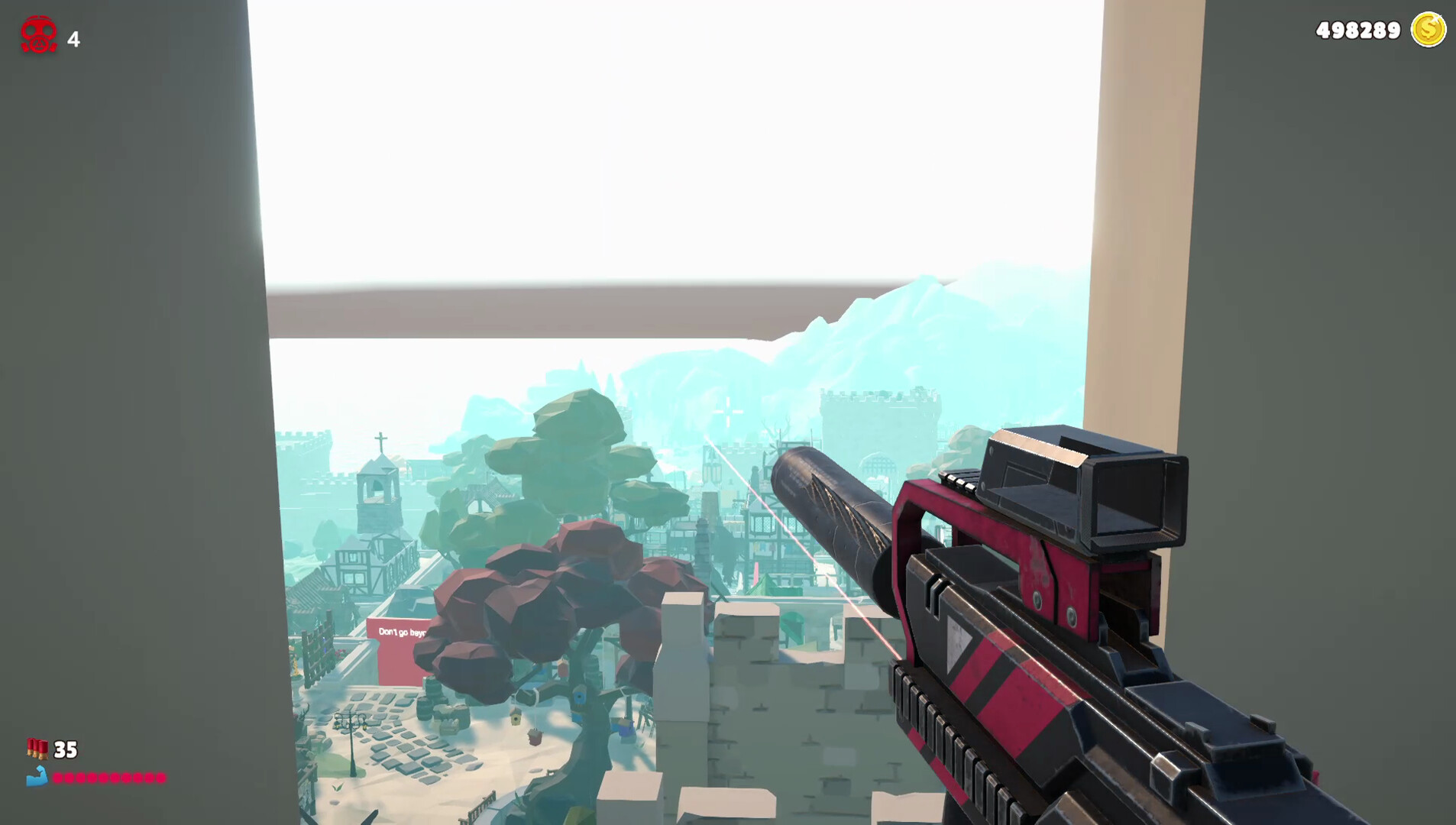Click the distant church bell tower
This screenshot has height=825, width=1456.
(378, 489)
